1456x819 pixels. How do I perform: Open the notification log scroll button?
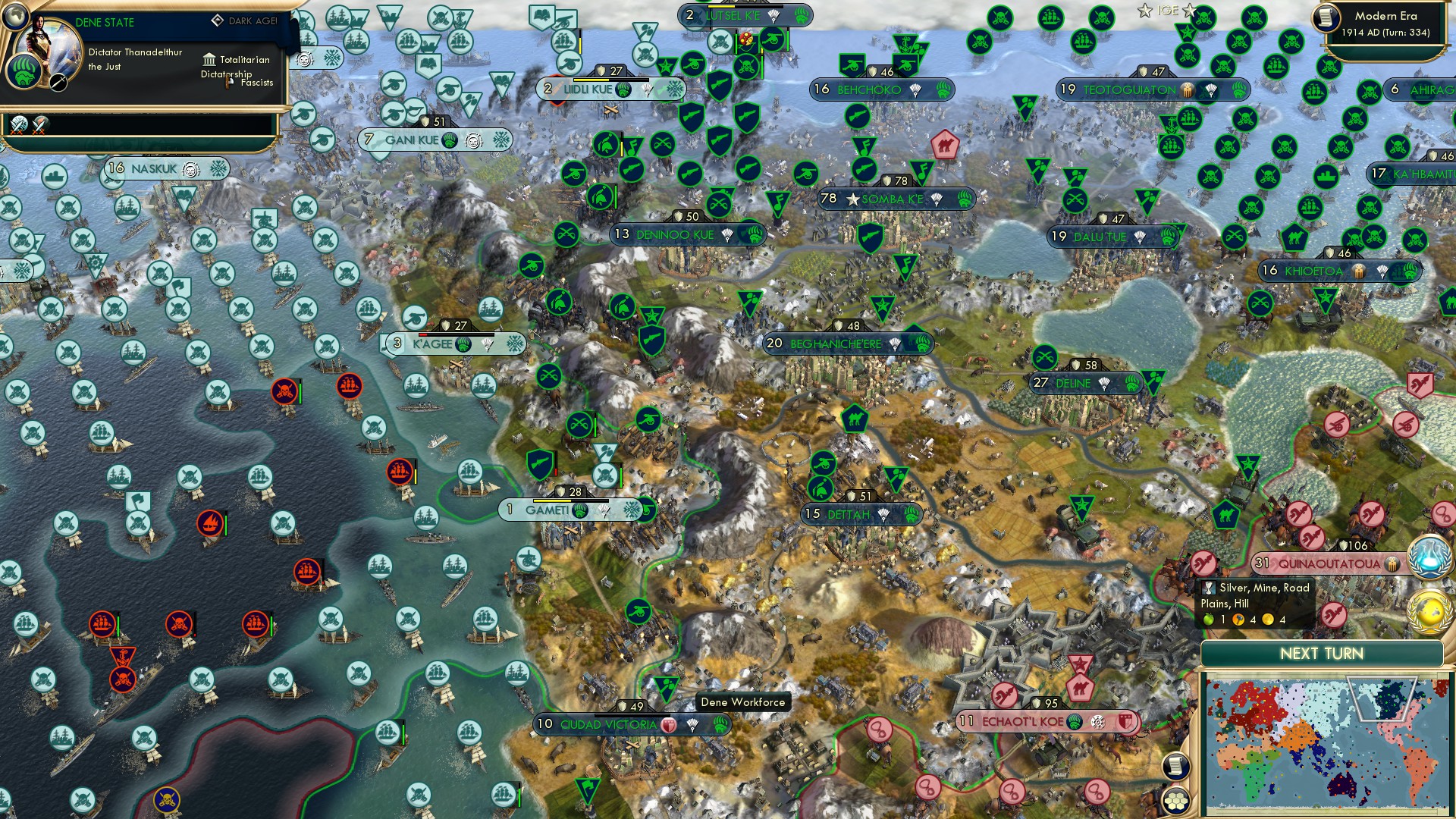[1175, 767]
